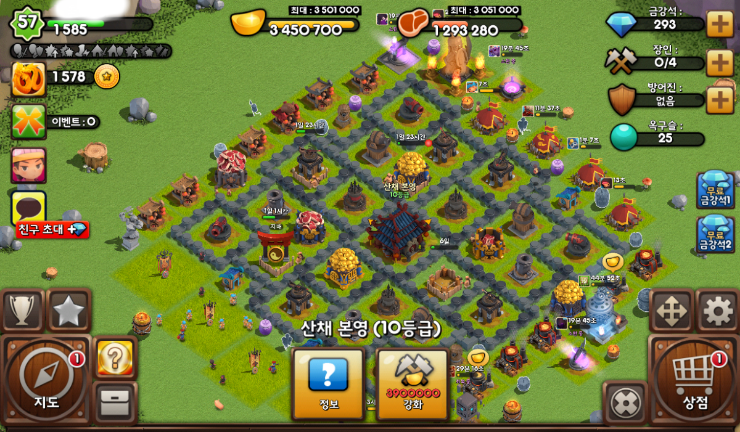This screenshot has height=432, width=740.
Task: Open the chat speech bubble
Action: [x=28, y=206]
